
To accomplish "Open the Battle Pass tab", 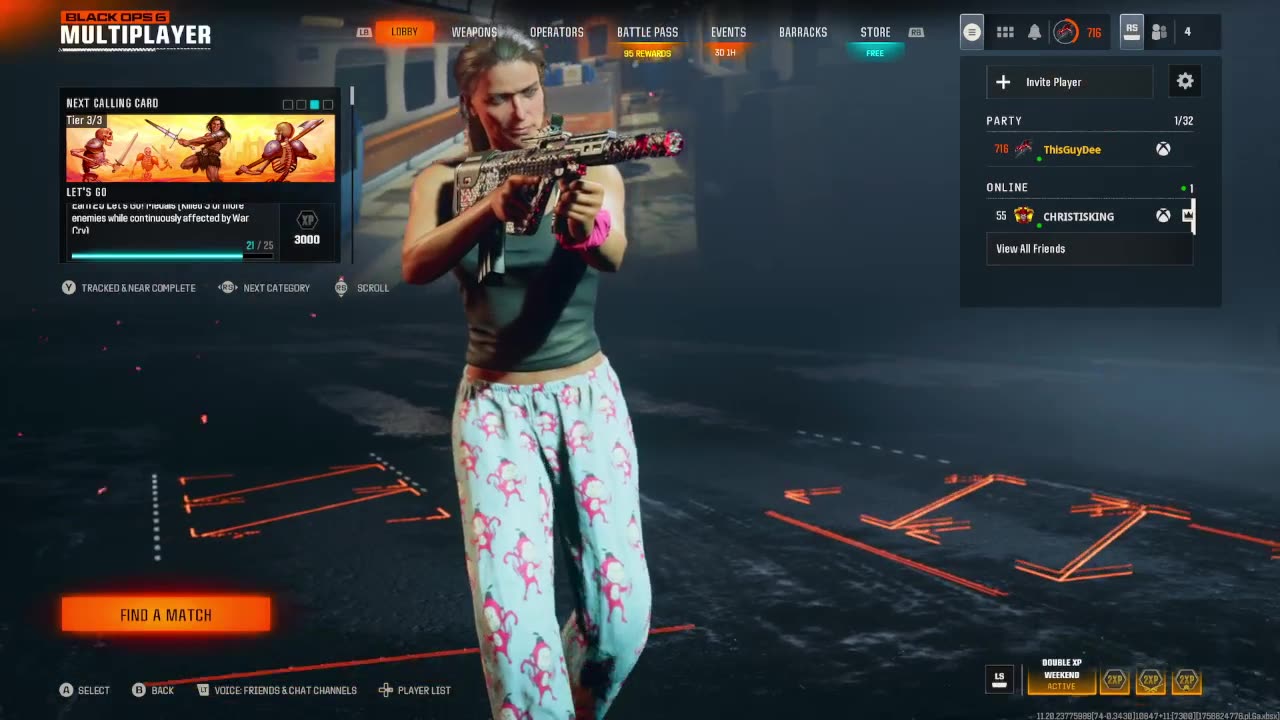I will 647,32.
